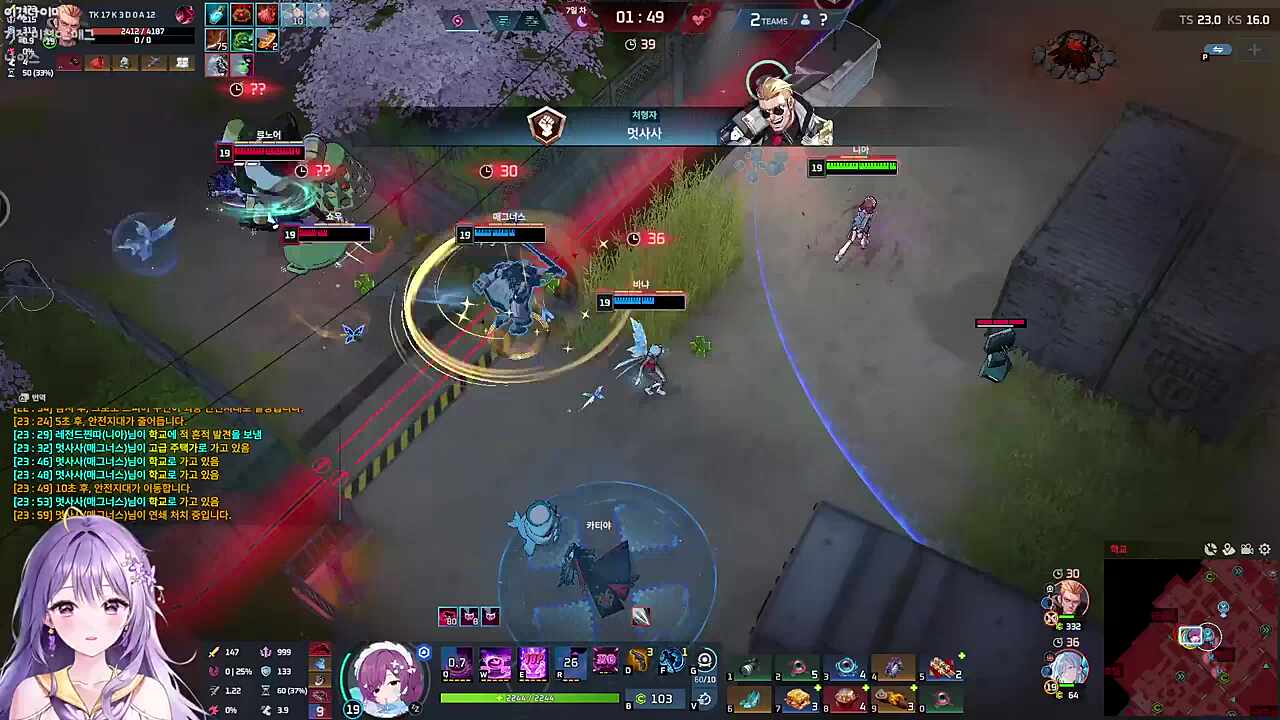1280x720 pixels.
Task: Select the camera item in slot 1
Action: [x=750, y=668]
